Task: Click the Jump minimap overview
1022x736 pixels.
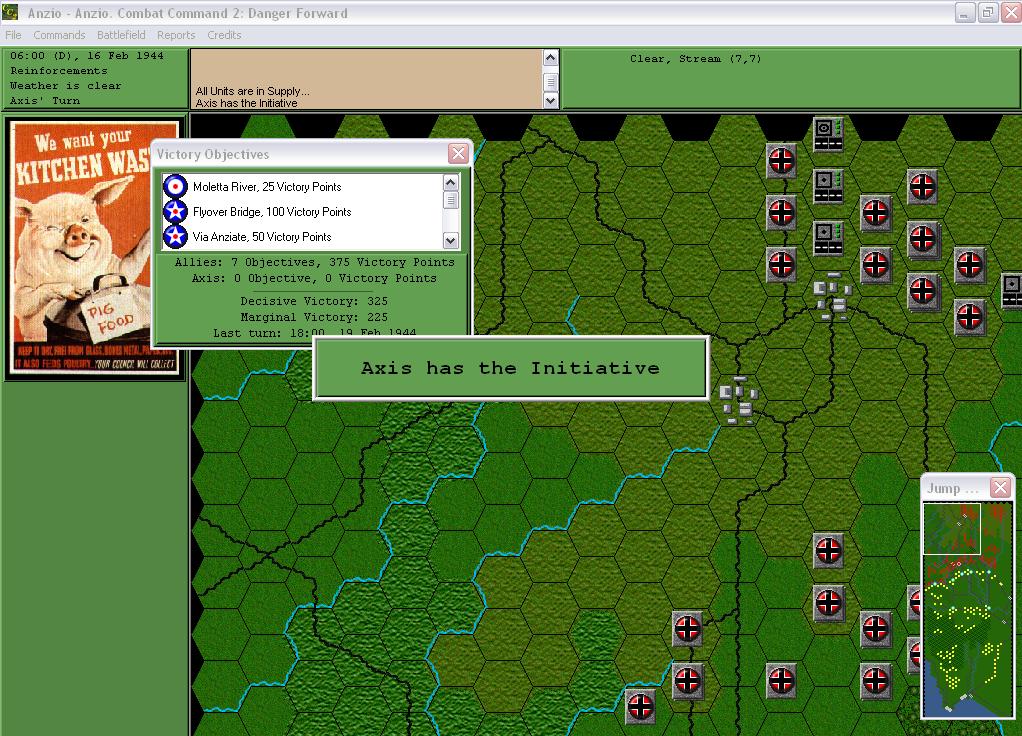Action: tap(966, 609)
